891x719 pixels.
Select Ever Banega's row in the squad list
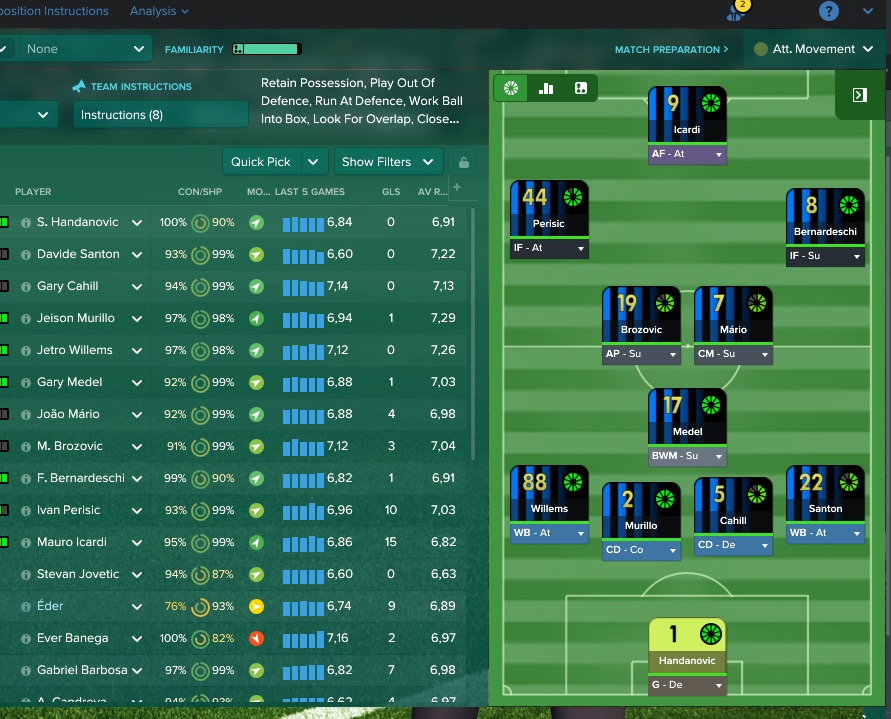[72, 638]
